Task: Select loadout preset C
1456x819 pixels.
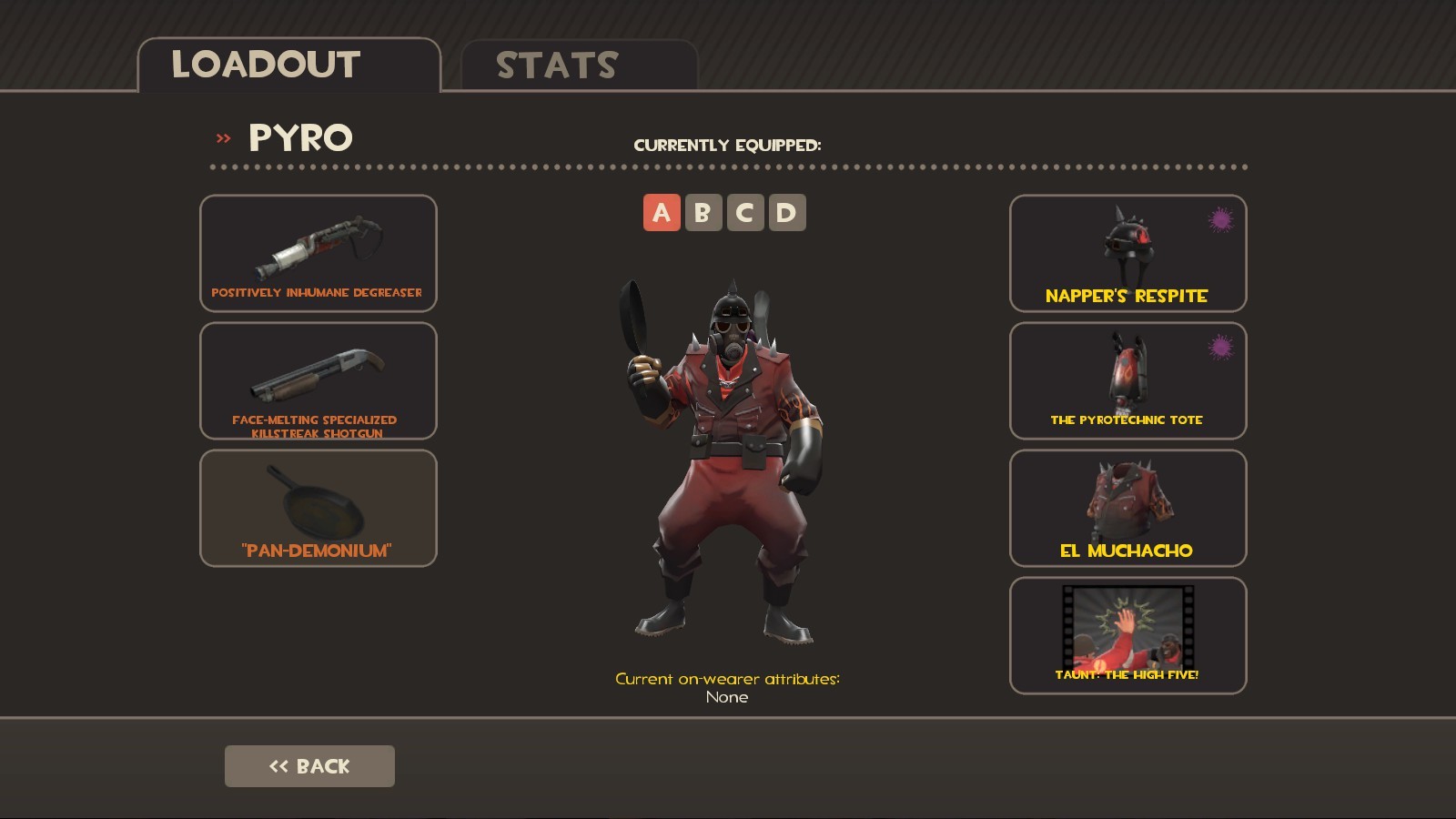Action: (746, 212)
